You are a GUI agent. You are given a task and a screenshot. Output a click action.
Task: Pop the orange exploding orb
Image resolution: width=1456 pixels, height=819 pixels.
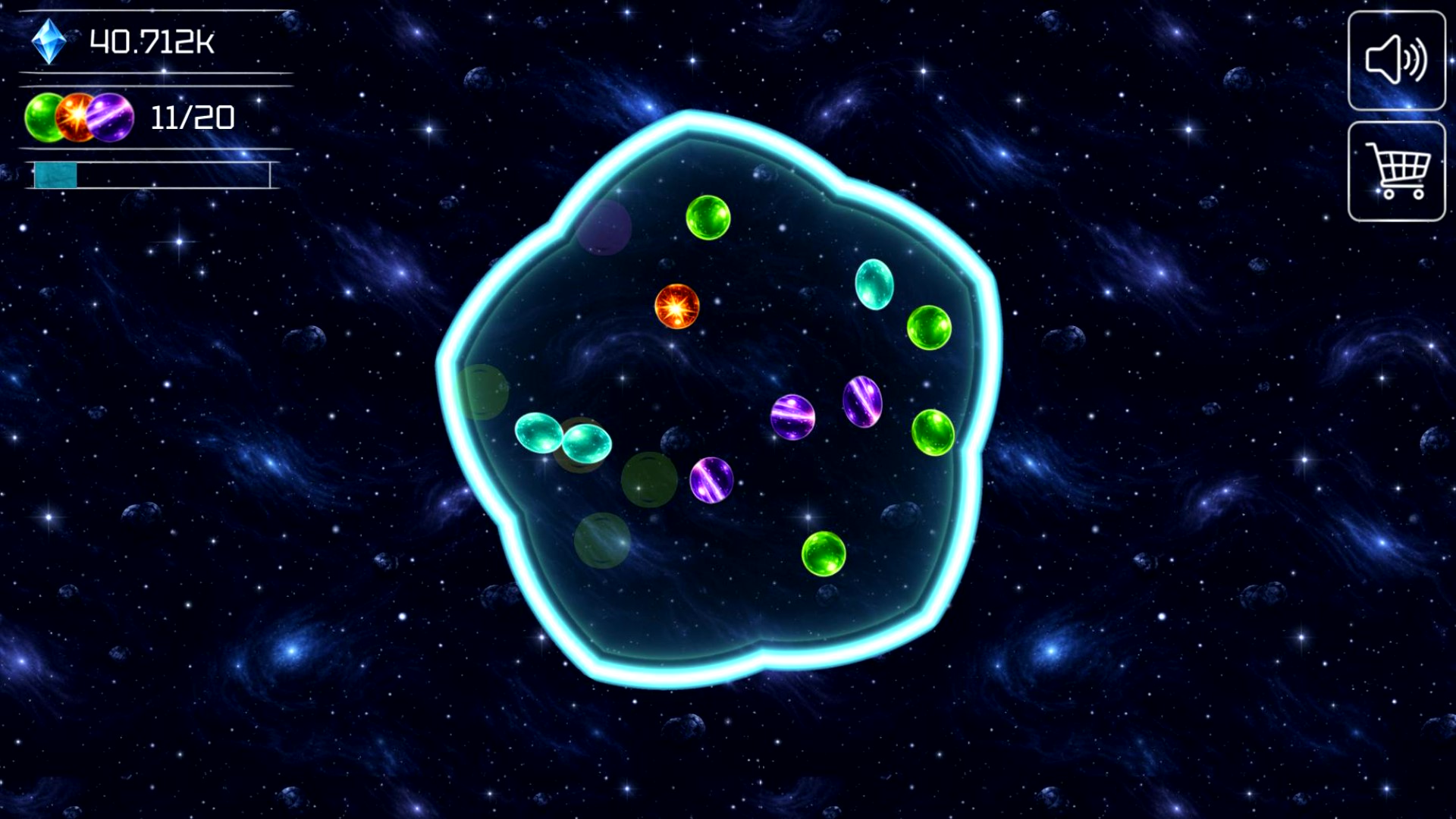(678, 308)
